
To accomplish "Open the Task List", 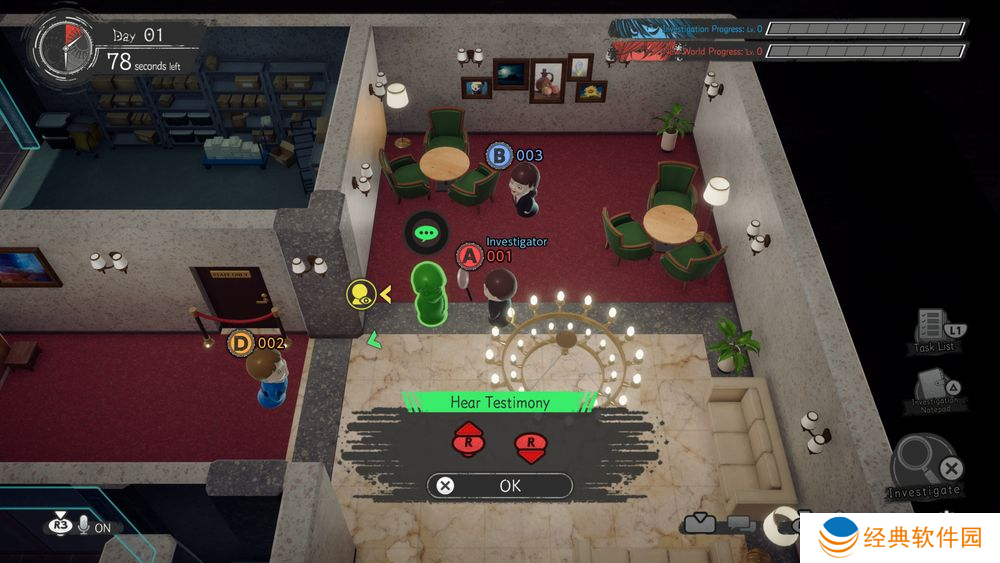I will tap(936, 329).
